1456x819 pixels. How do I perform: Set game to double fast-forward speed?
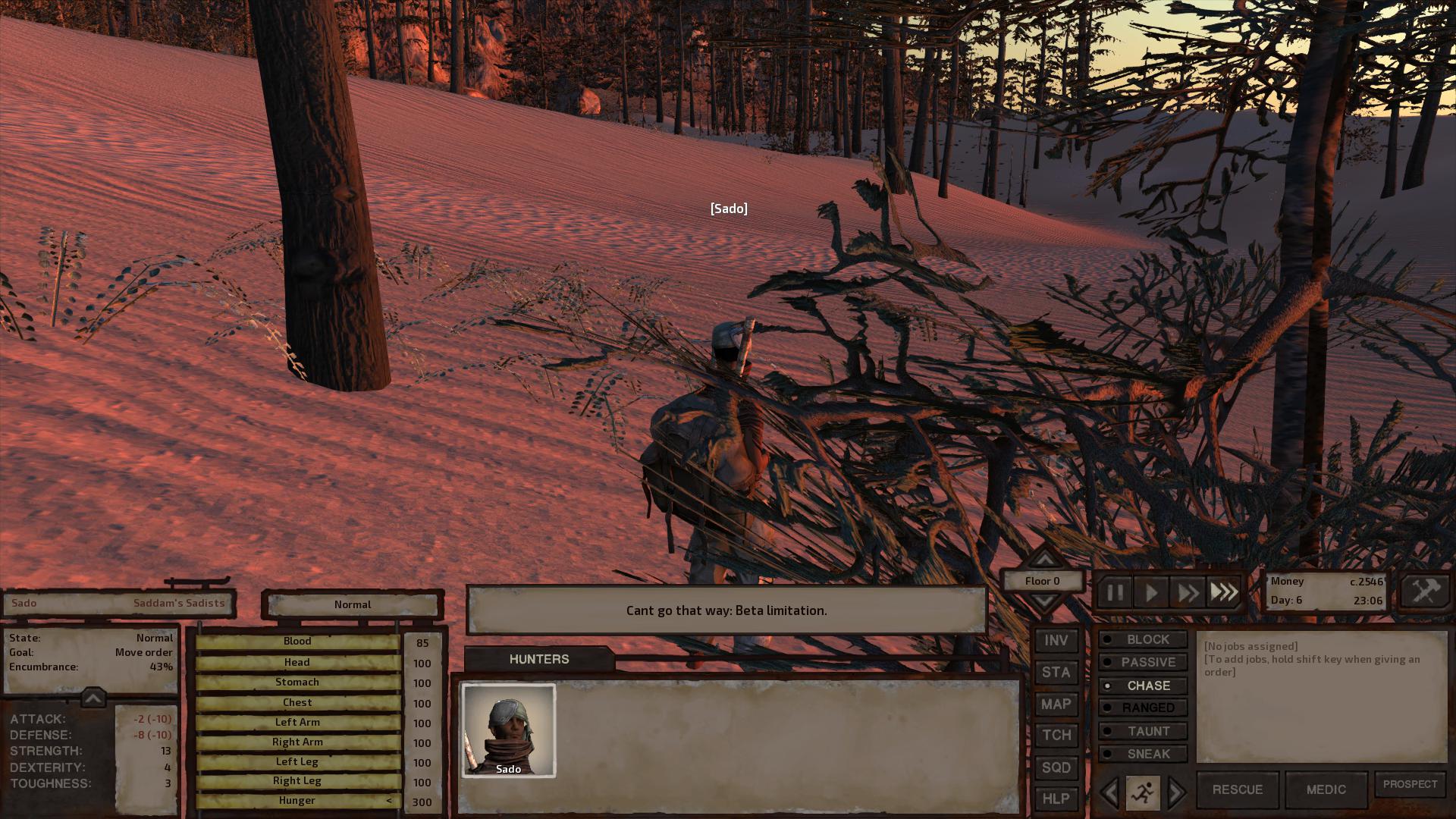click(x=1187, y=592)
